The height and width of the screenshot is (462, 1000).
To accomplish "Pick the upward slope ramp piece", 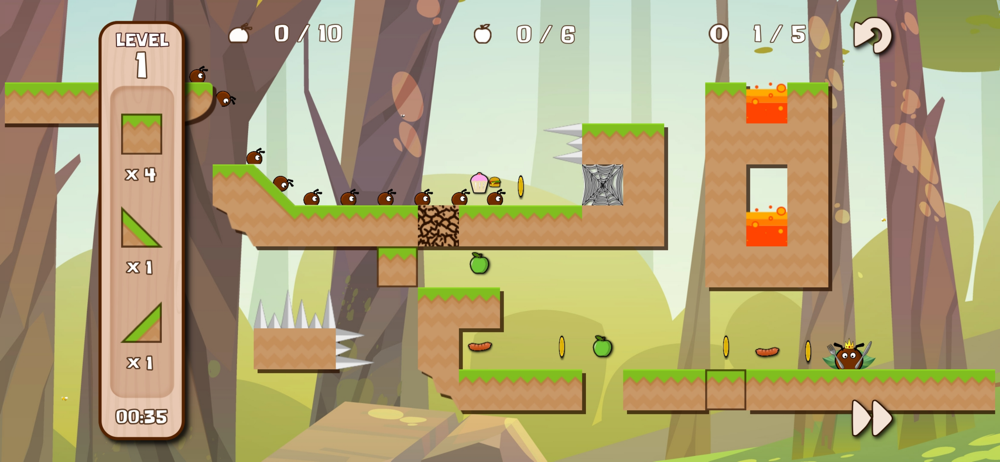I will pyautogui.click(x=141, y=323).
